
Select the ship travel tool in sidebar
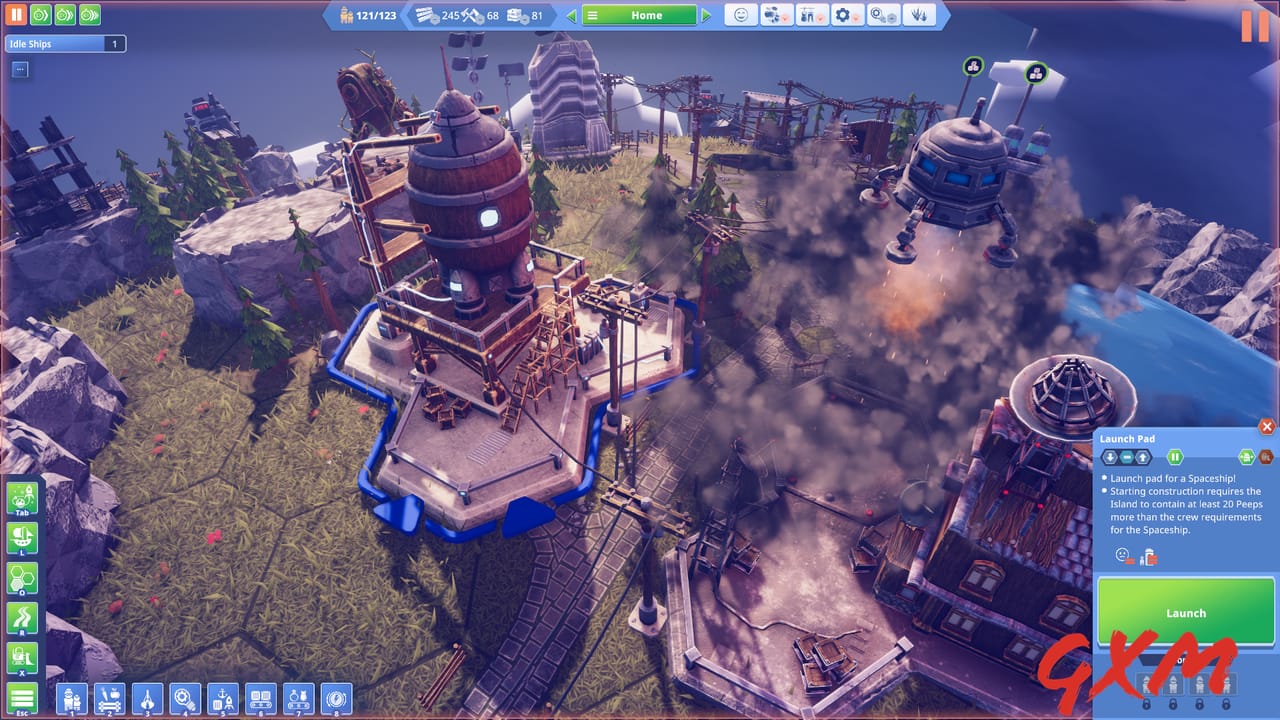[x=22, y=538]
